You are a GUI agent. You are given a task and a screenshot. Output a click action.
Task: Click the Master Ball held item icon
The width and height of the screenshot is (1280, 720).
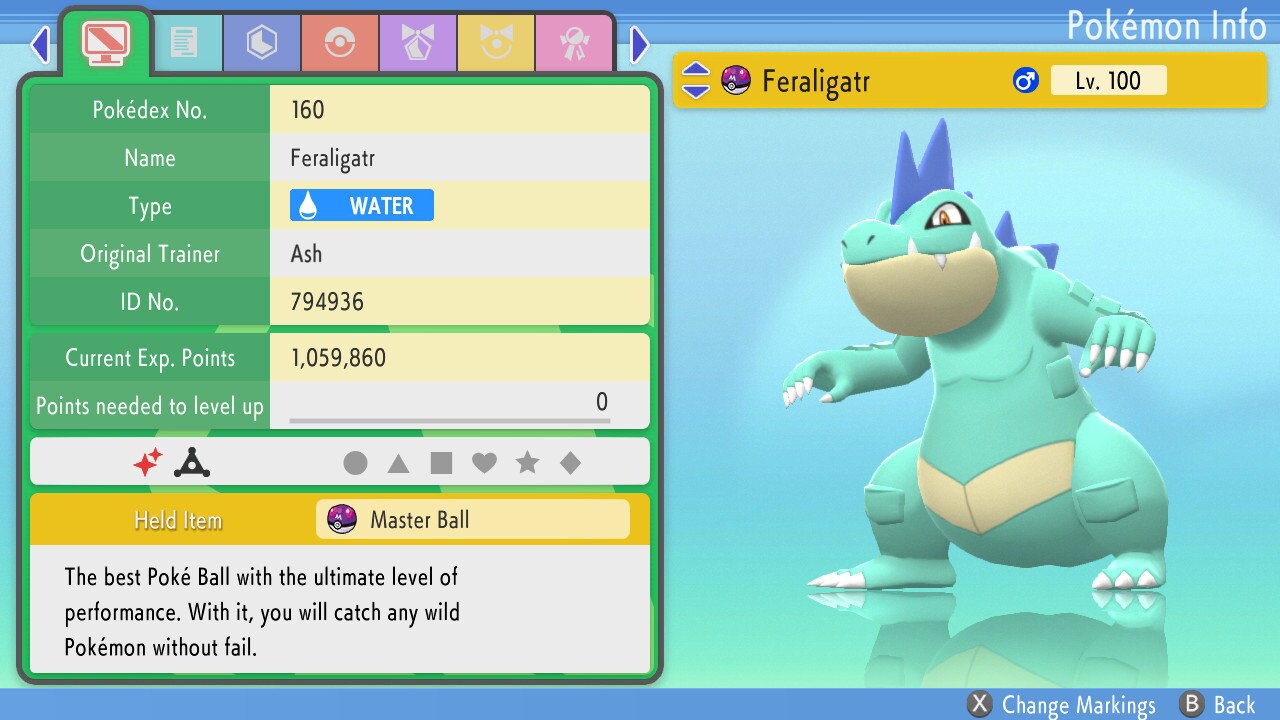tap(344, 519)
